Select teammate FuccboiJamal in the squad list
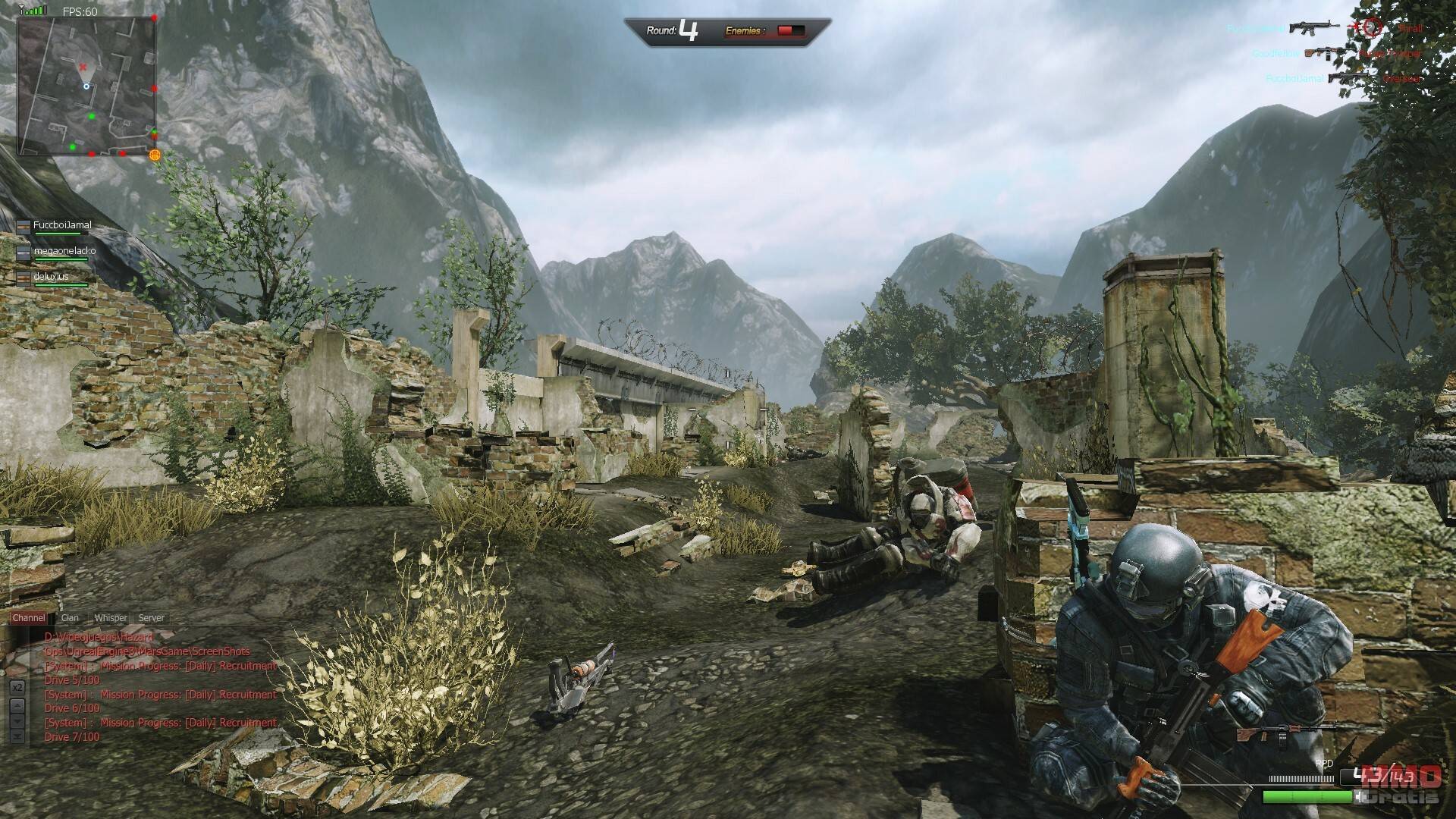 point(61,226)
